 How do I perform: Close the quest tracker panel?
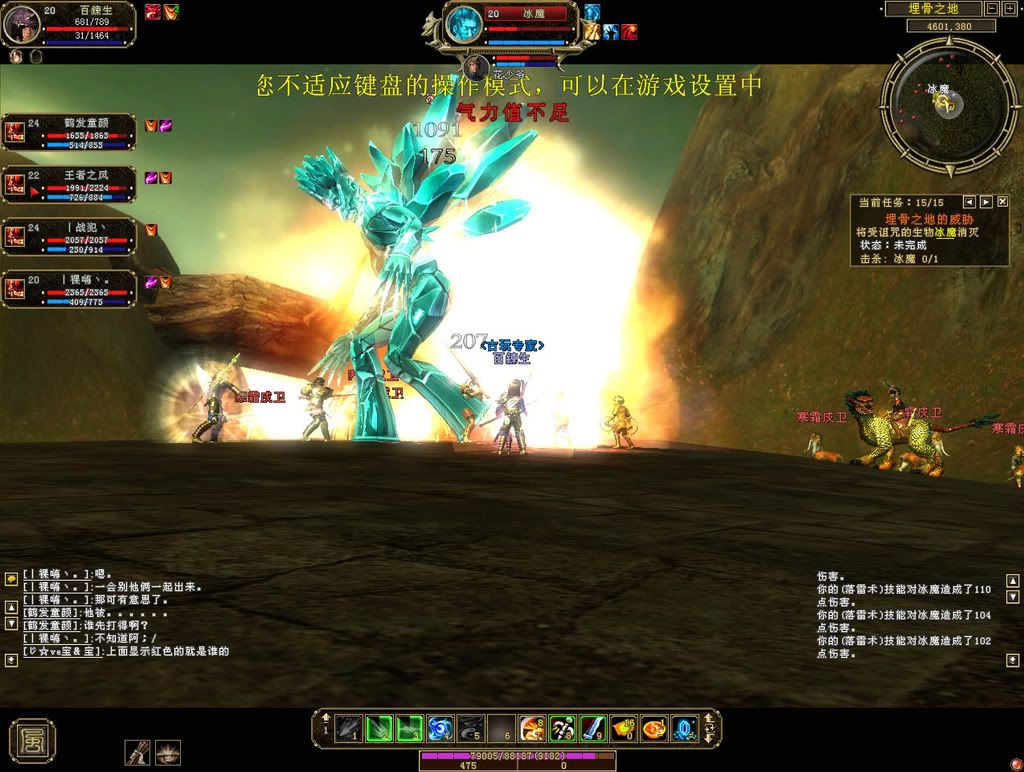click(1001, 202)
